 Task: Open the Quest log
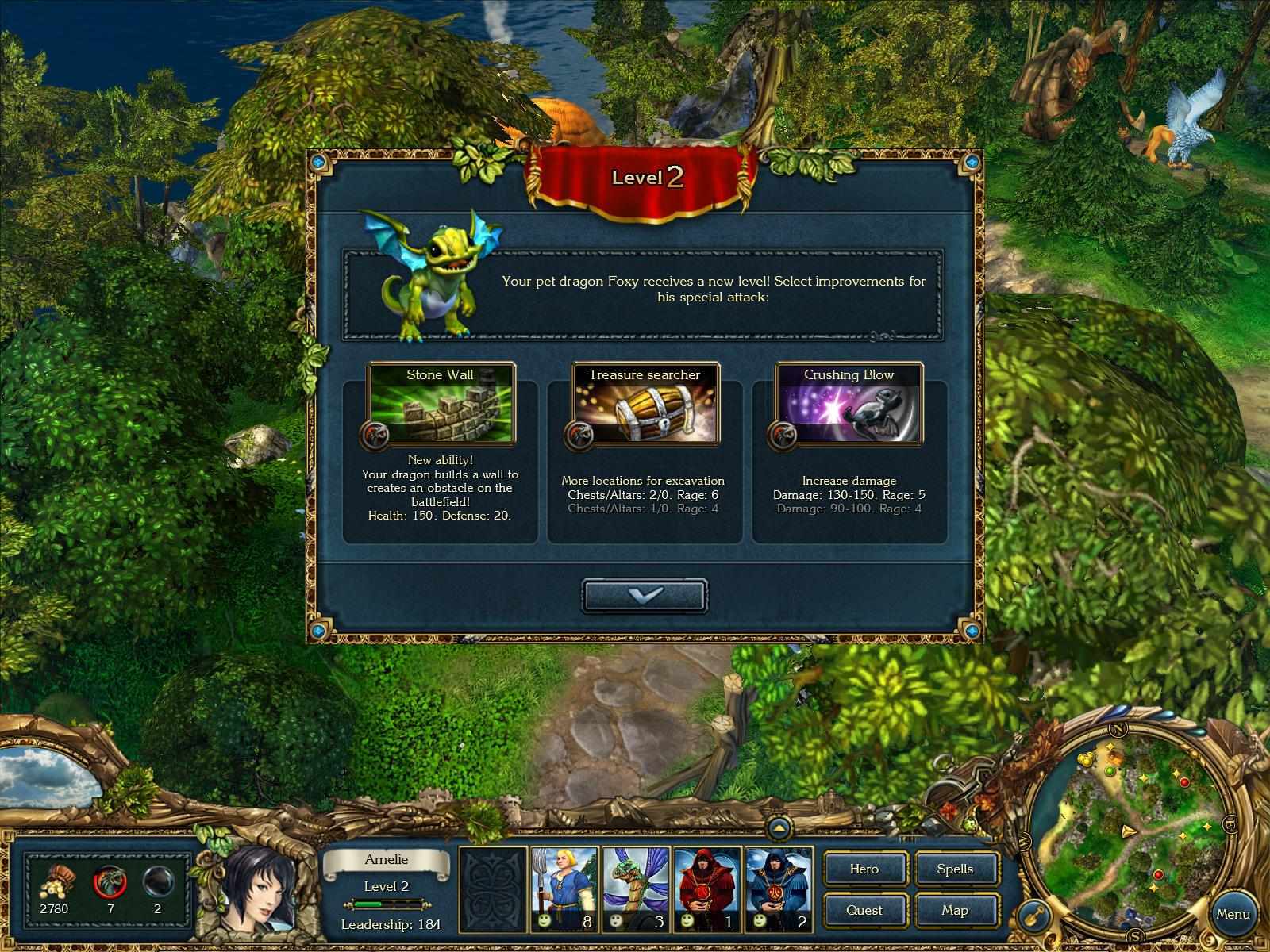(x=864, y=910)
